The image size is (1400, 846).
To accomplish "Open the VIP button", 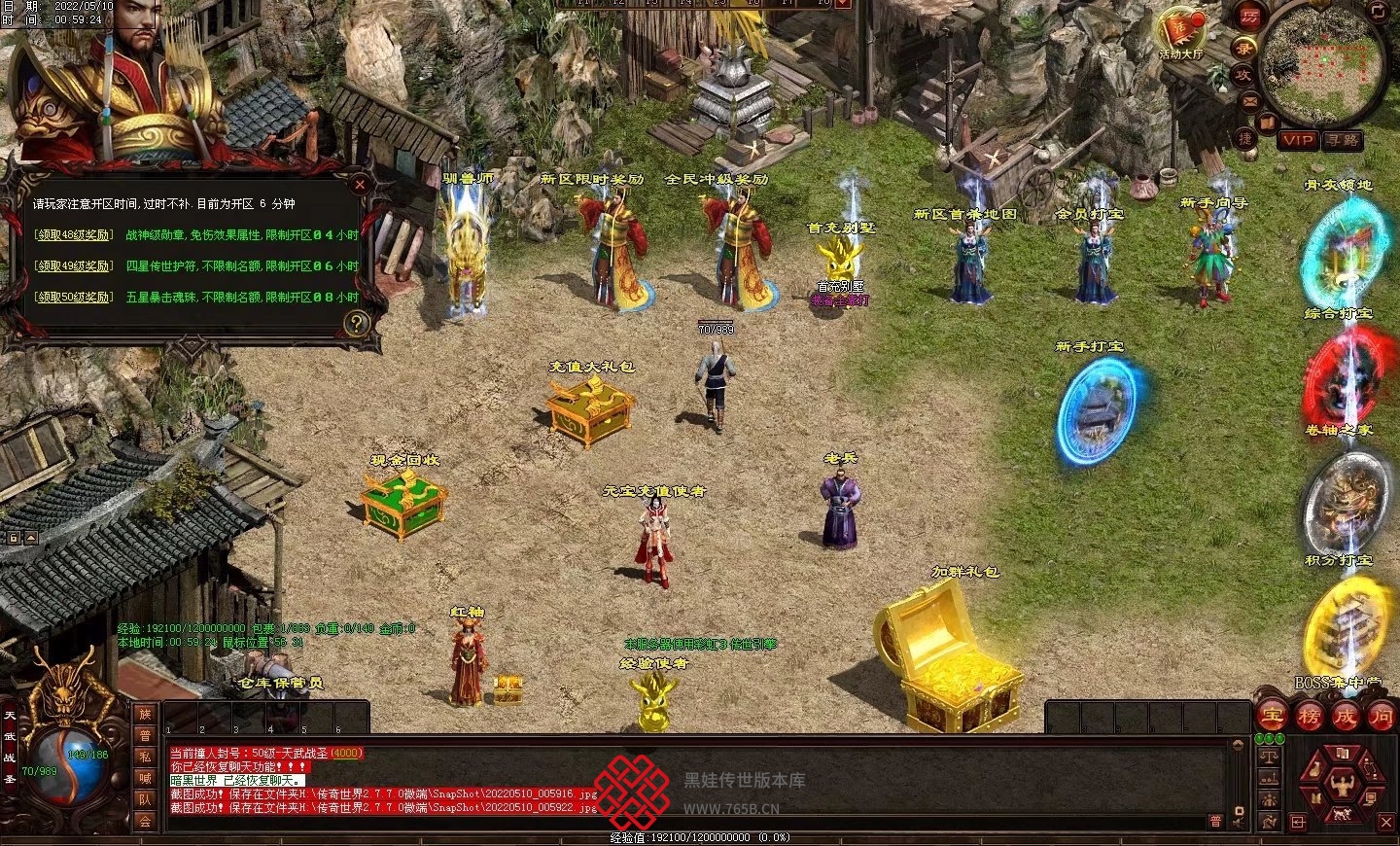I will [x=1297, y=140].
